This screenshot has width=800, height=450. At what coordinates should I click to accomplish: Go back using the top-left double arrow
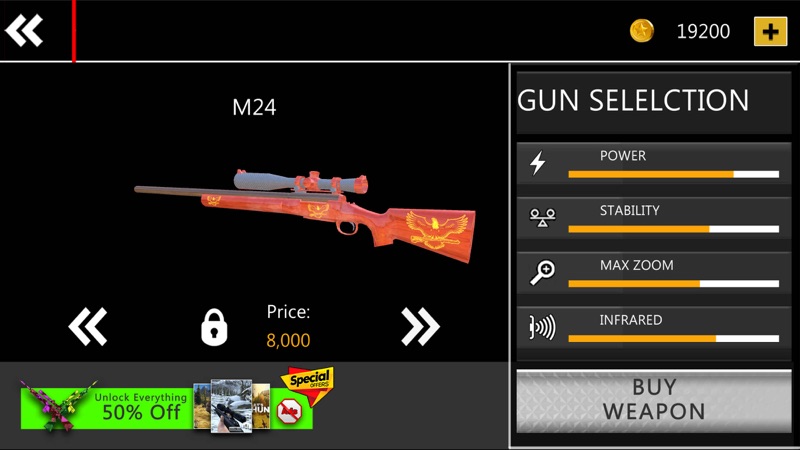[24, 31]
